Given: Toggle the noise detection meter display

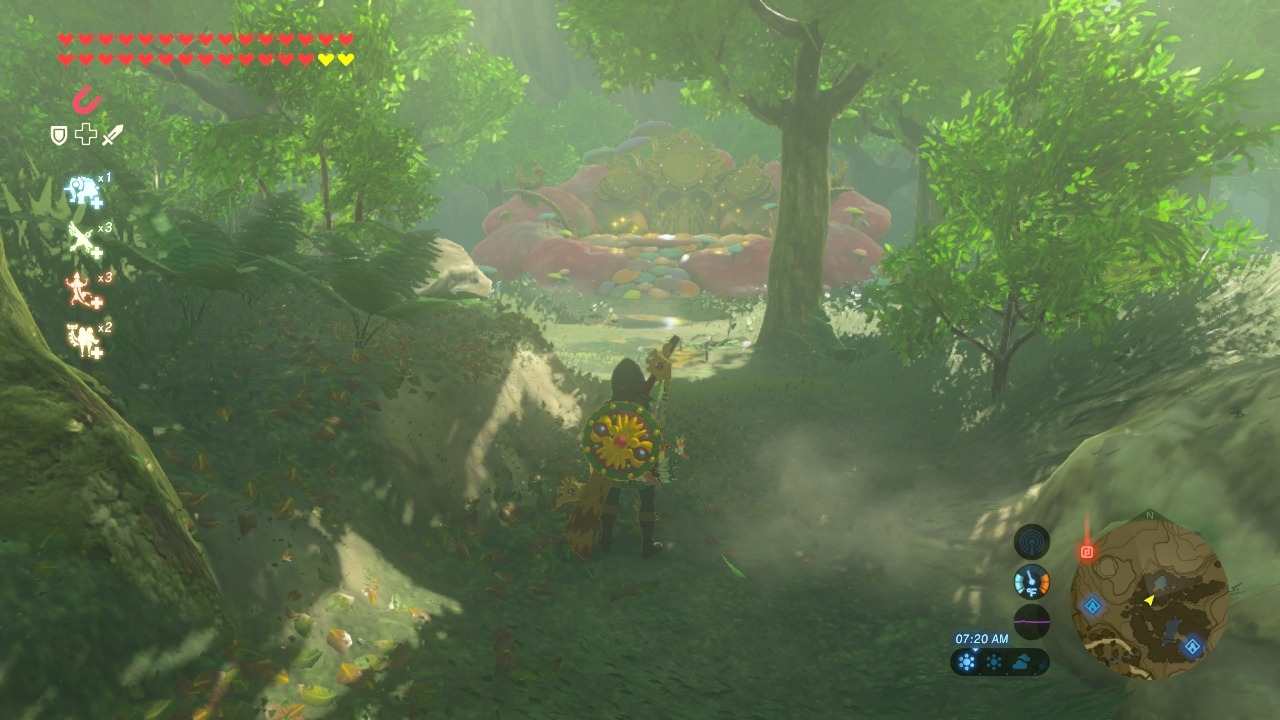Looking at the screenshot, I should (x=1031, y=620).
